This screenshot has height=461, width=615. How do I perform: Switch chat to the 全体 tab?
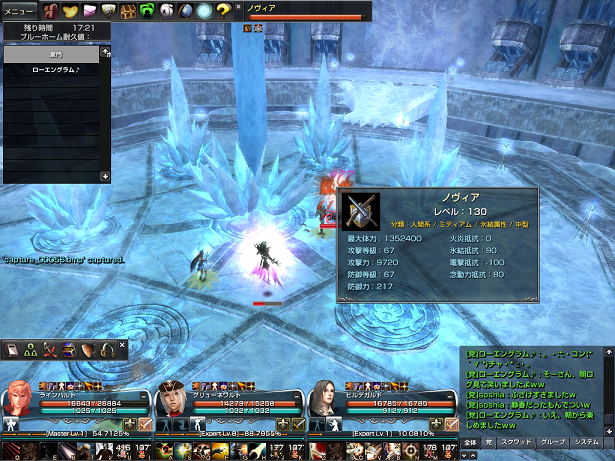pos(470,440)
